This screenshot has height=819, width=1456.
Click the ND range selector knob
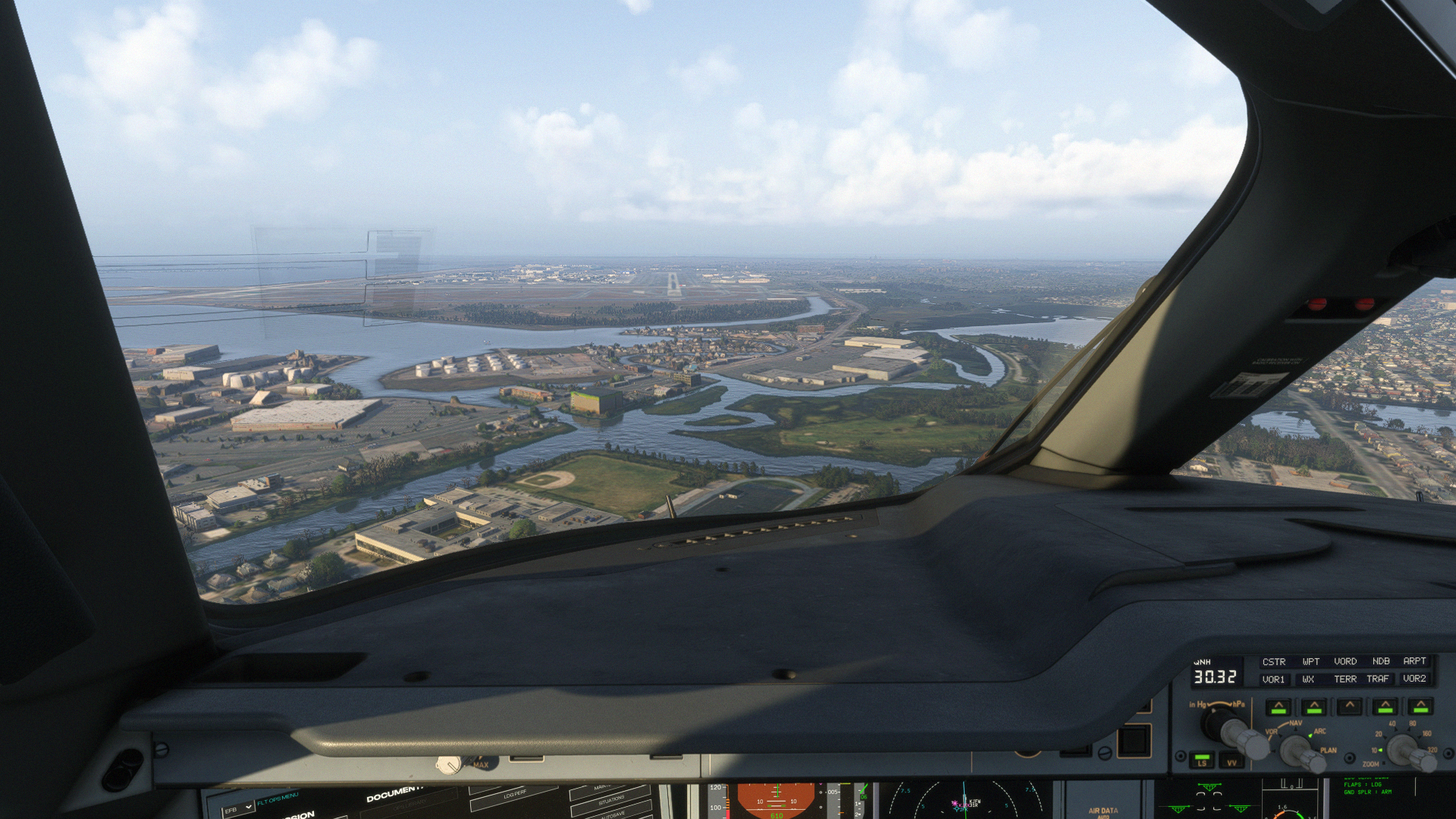point(1407,749)
